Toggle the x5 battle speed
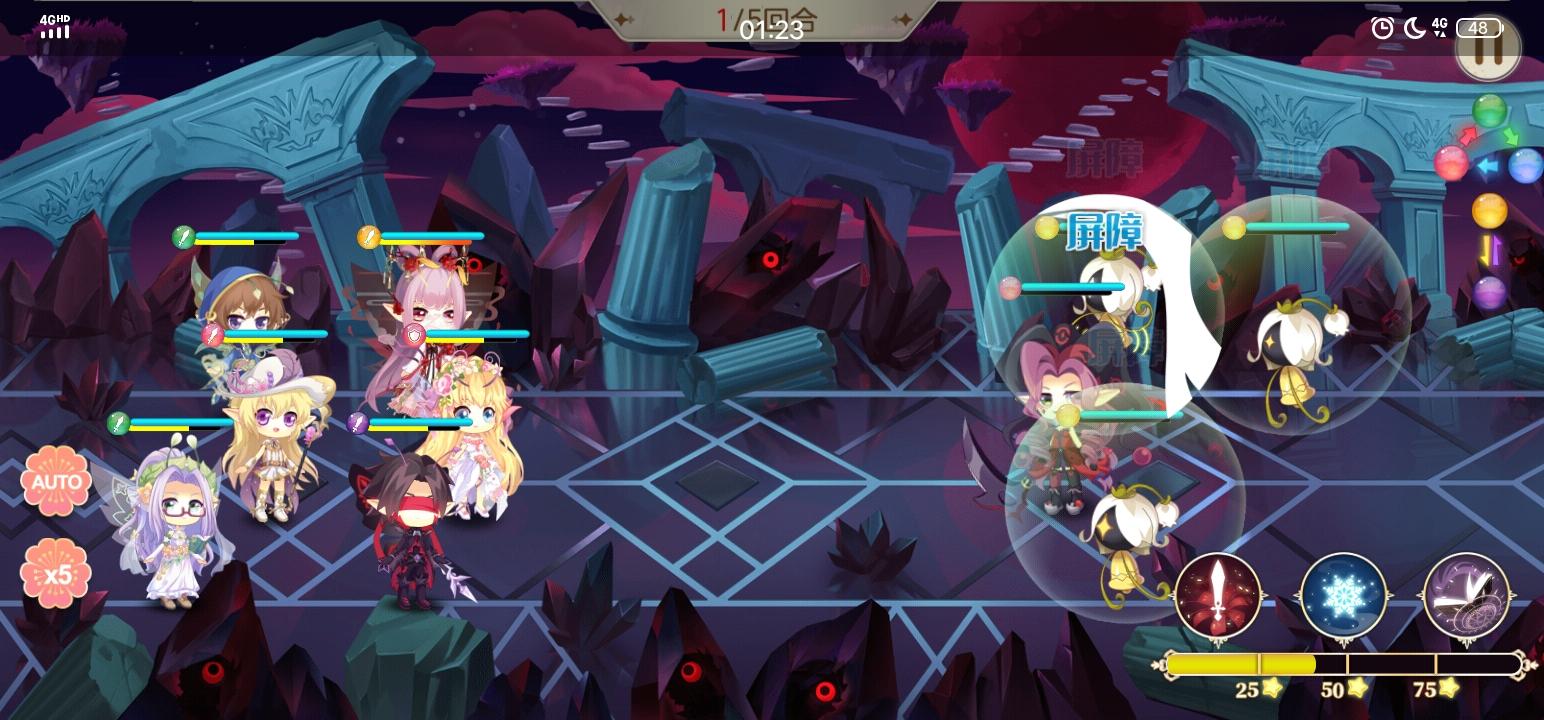1544x720 pixels. tap(57, 572)
